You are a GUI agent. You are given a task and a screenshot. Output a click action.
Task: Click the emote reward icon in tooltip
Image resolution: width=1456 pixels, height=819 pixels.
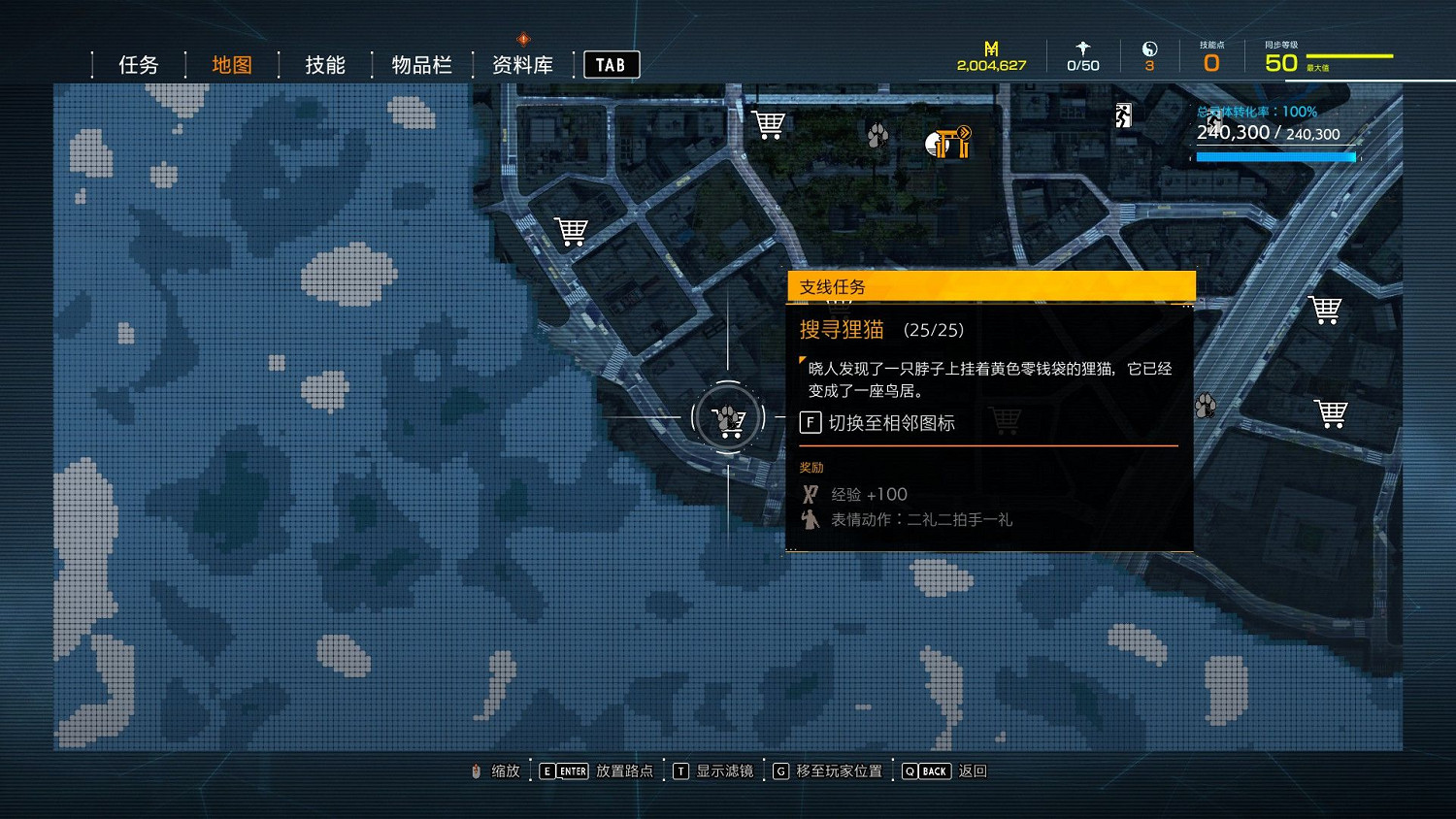pos(811,519)
